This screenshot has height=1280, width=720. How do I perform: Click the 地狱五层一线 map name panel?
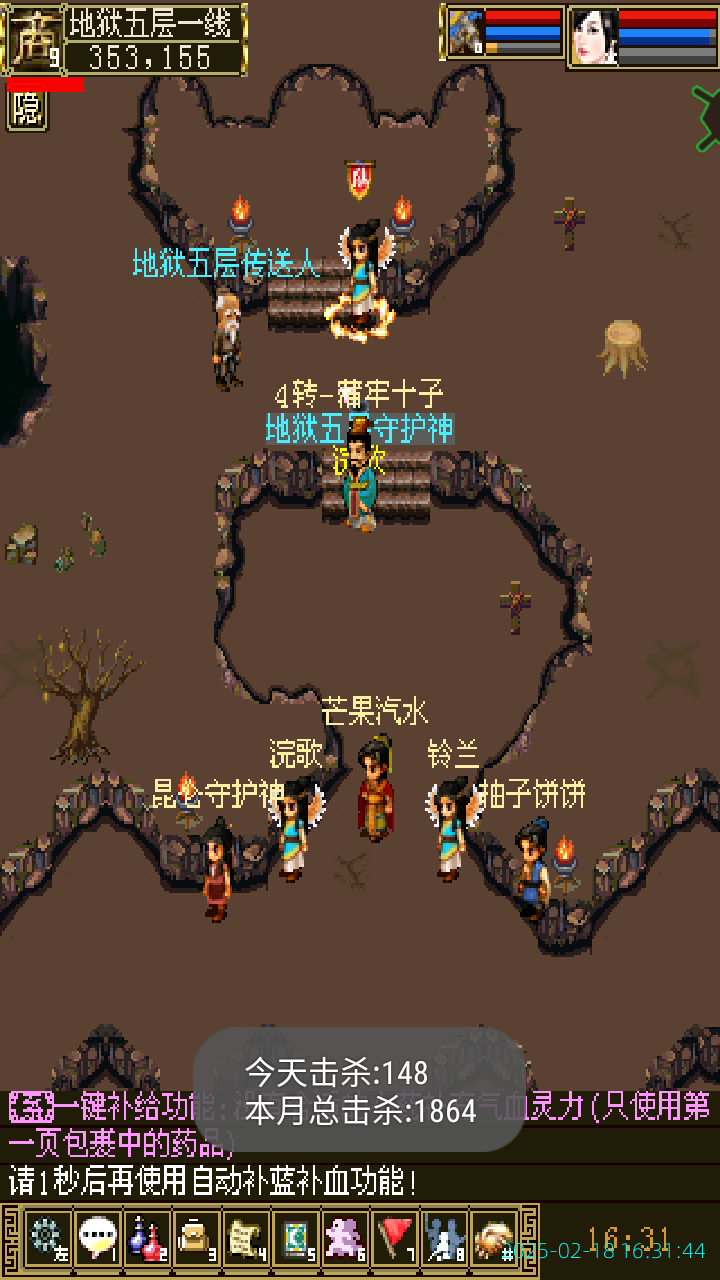coord(155,24)
